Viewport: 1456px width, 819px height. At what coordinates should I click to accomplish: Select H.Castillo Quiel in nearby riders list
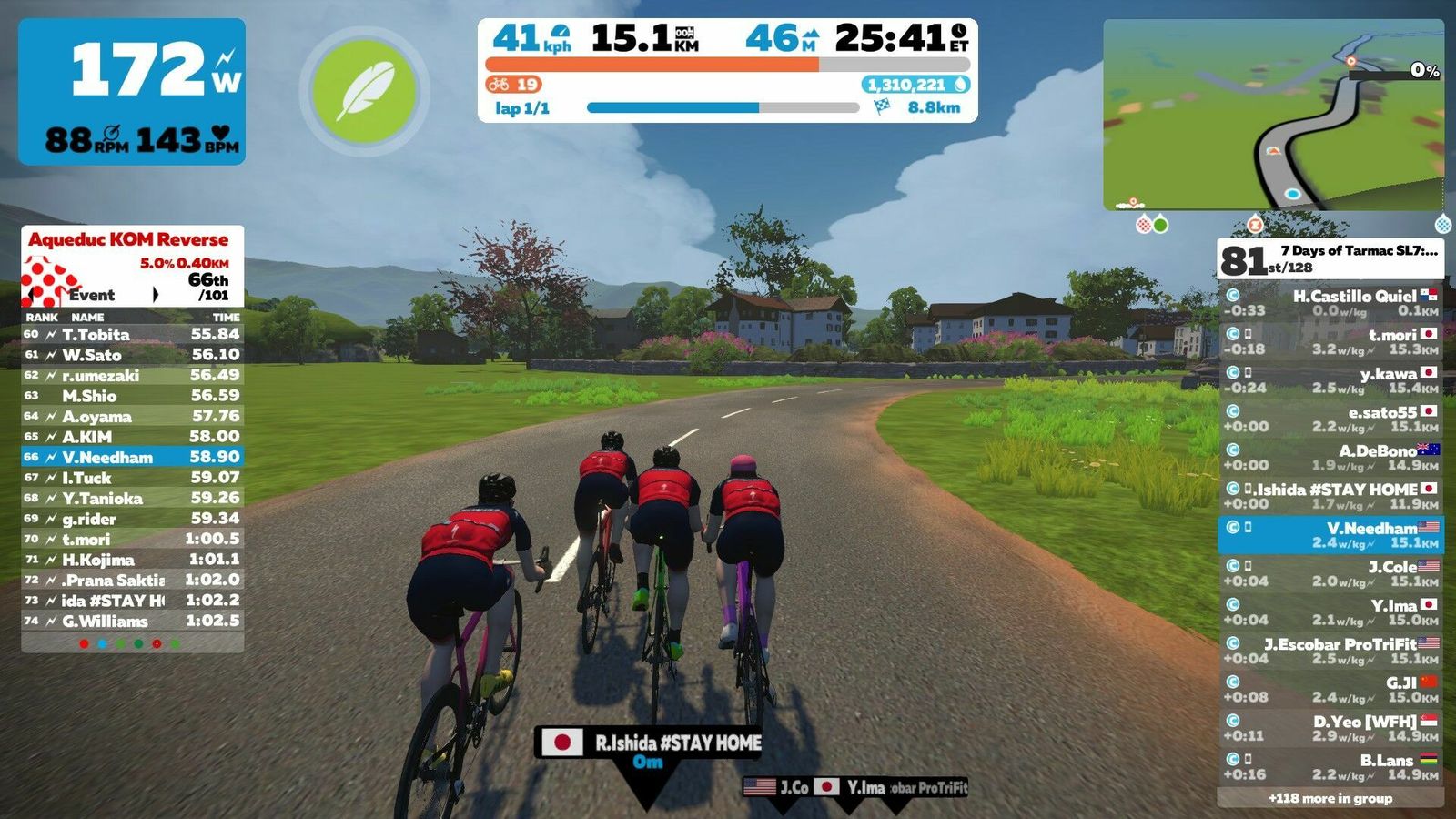tap(1330, 303)
